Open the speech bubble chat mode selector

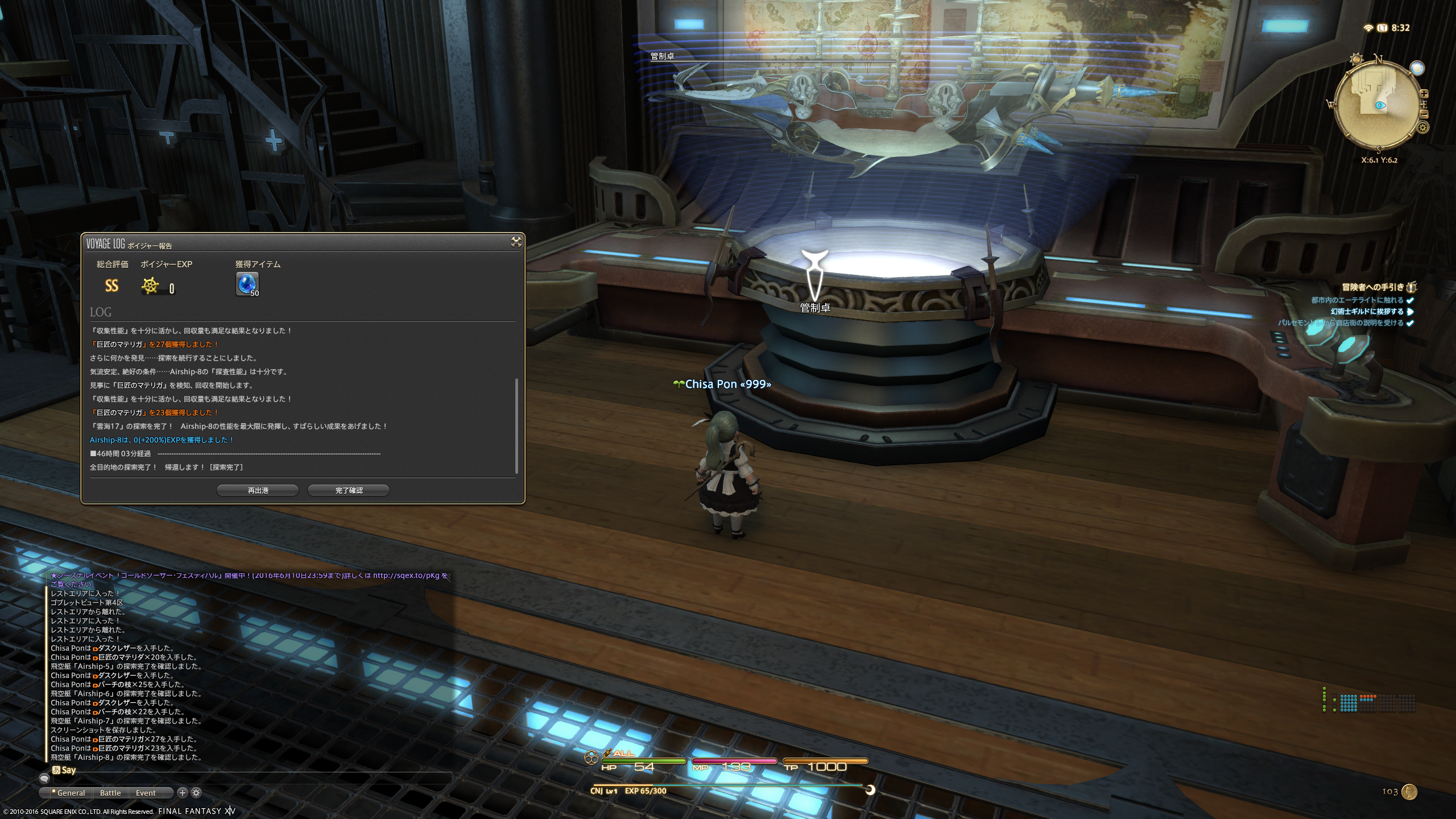(44, 778)
